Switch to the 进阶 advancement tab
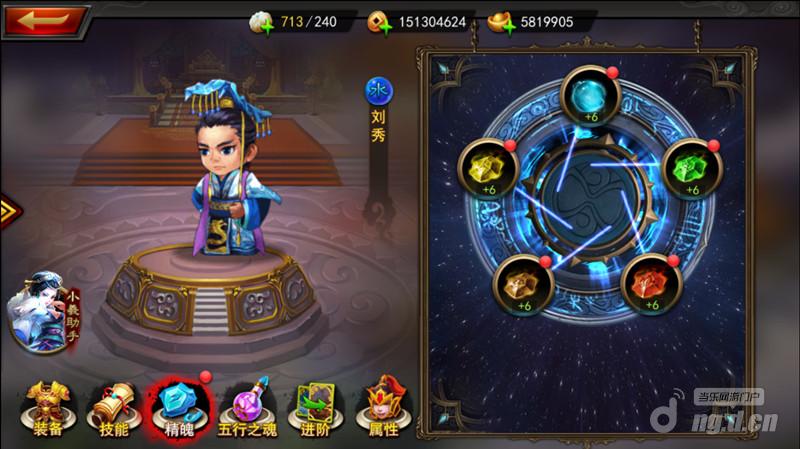The image size is (800, 449). [311, 410]
